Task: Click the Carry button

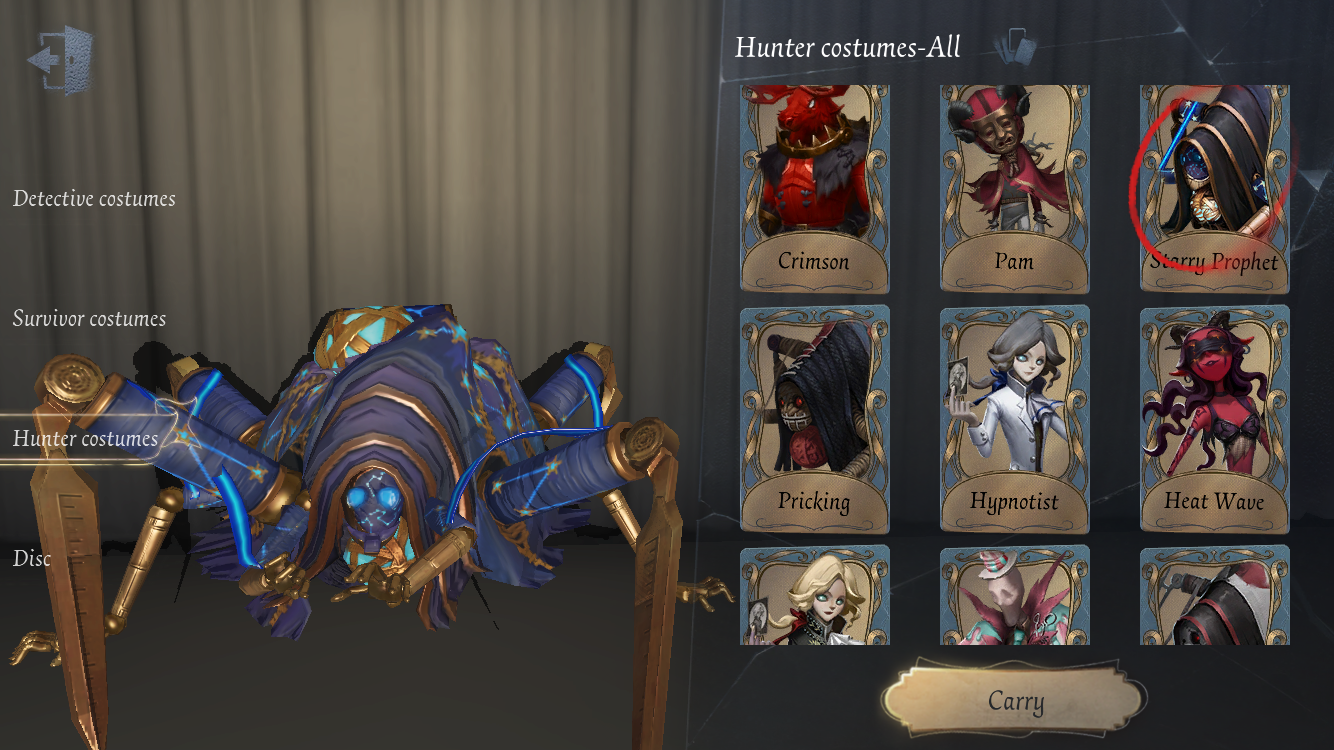Action: click(1015, 701)
